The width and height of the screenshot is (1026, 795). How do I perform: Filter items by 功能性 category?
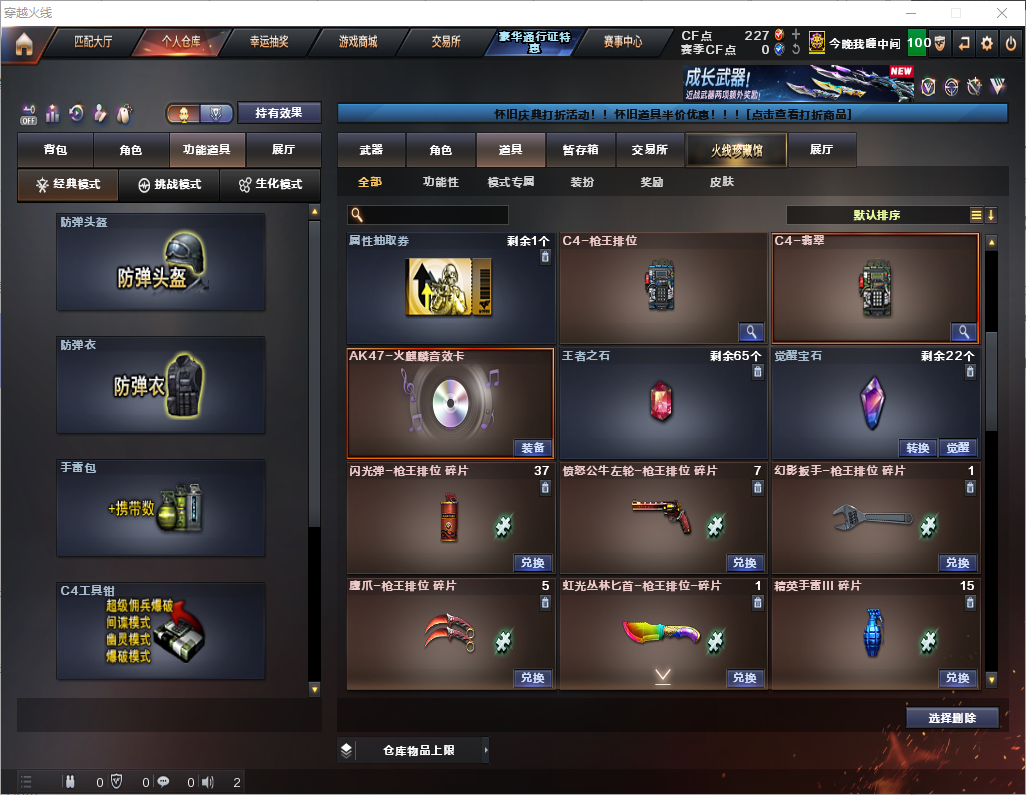440,182
